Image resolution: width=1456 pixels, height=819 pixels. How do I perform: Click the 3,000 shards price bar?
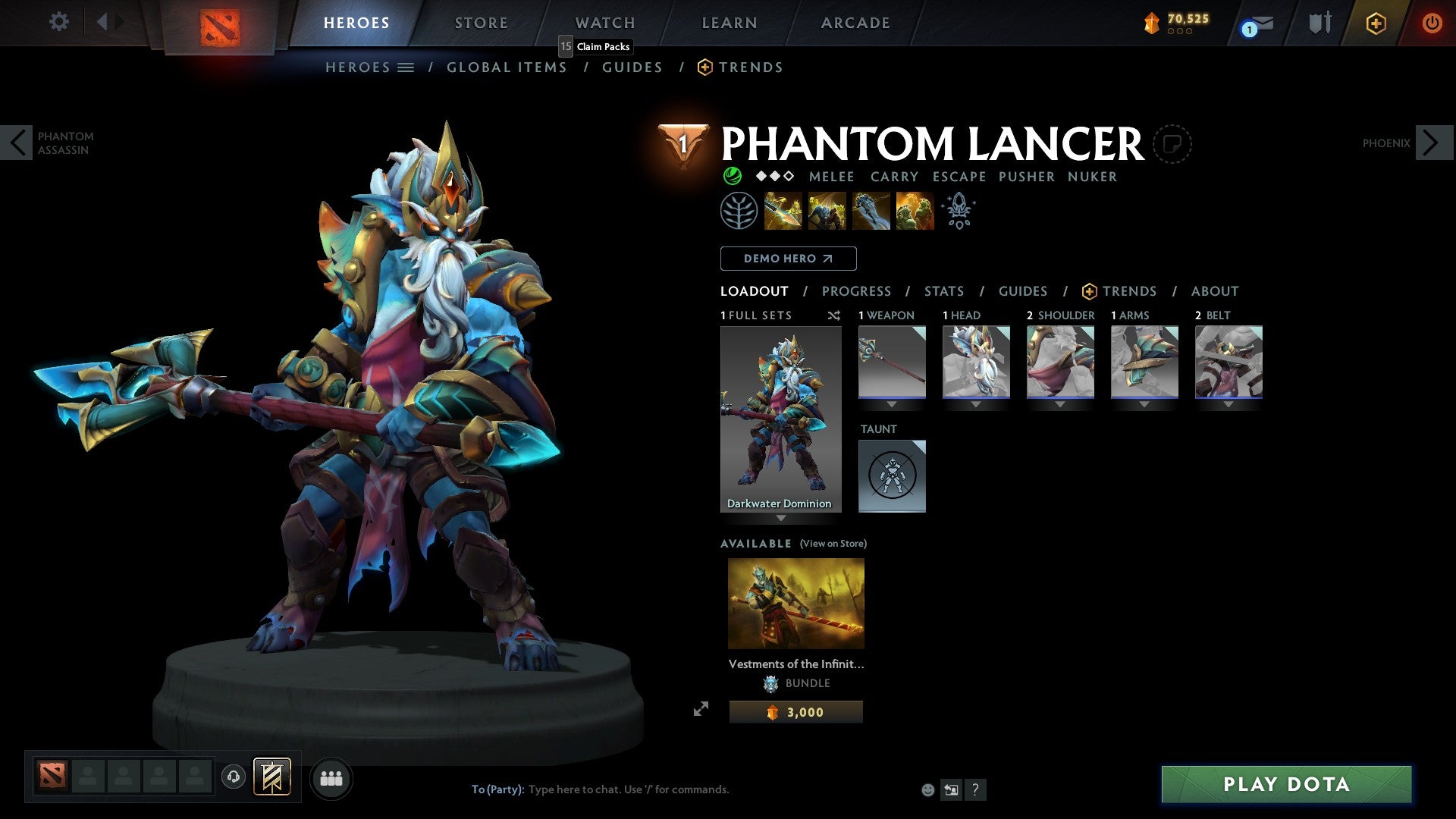pyautogui.click(x=795, y=711)
